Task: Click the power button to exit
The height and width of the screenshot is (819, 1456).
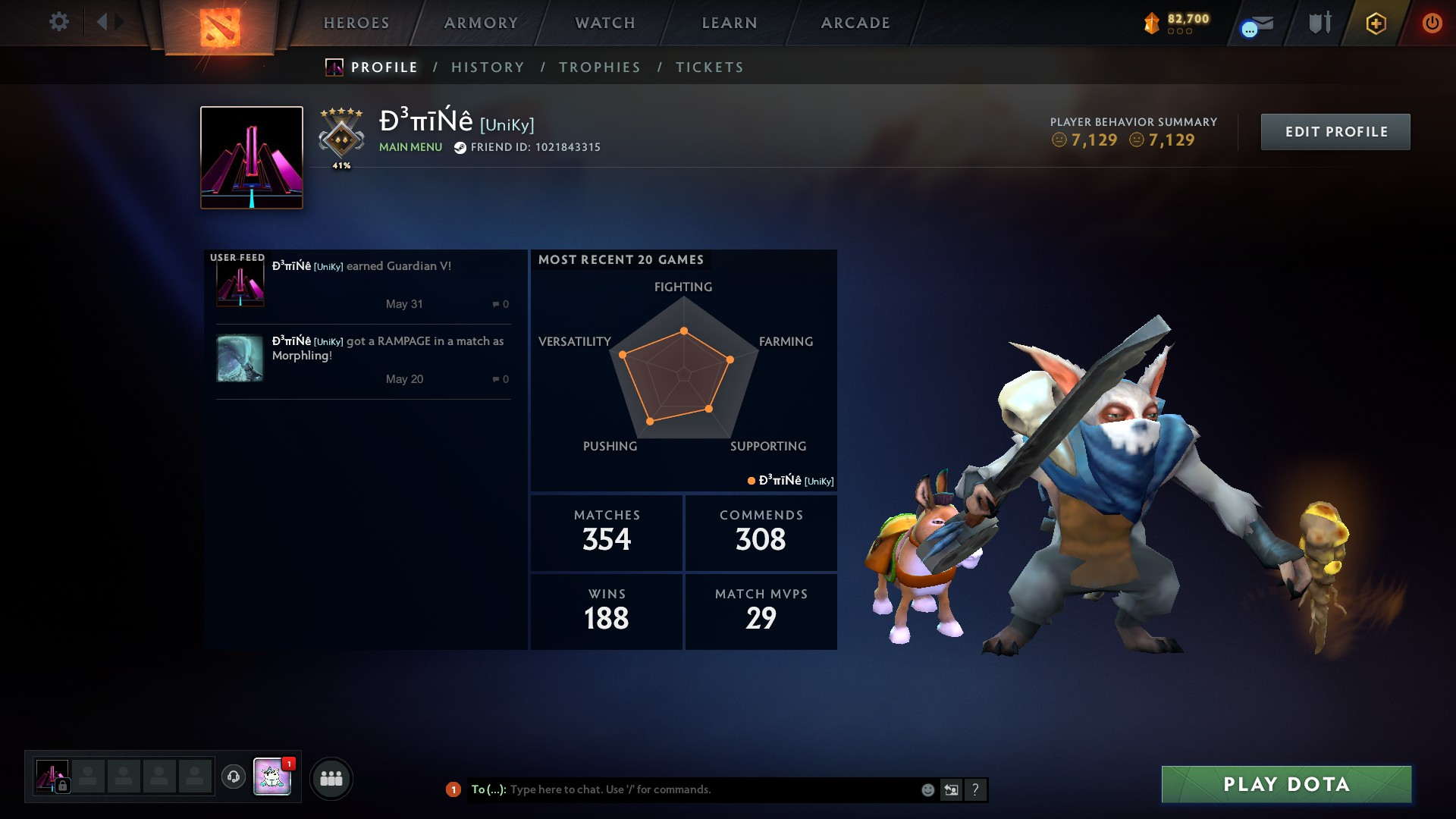Action: click(1432, 23)
